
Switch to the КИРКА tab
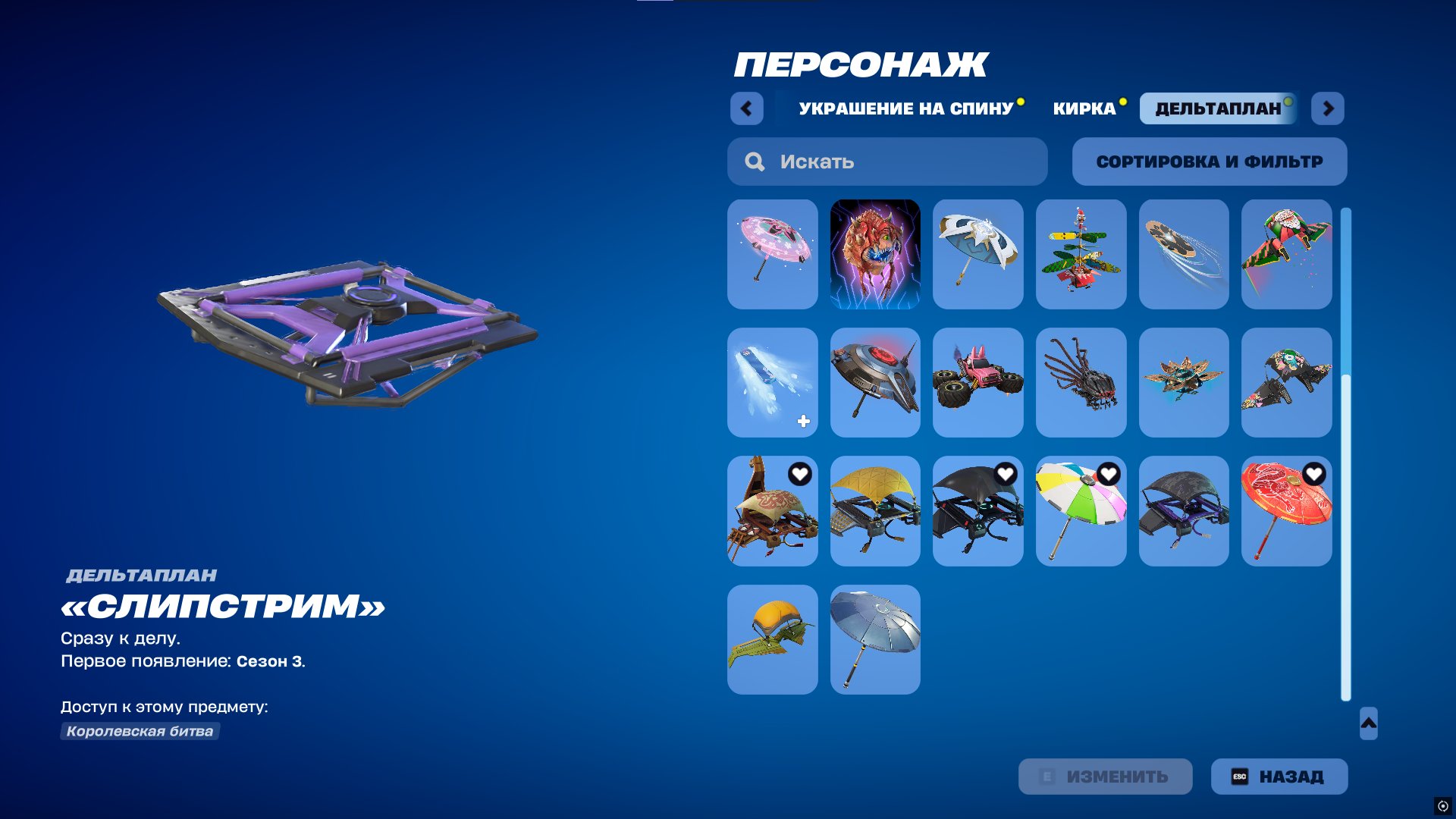1083,108
